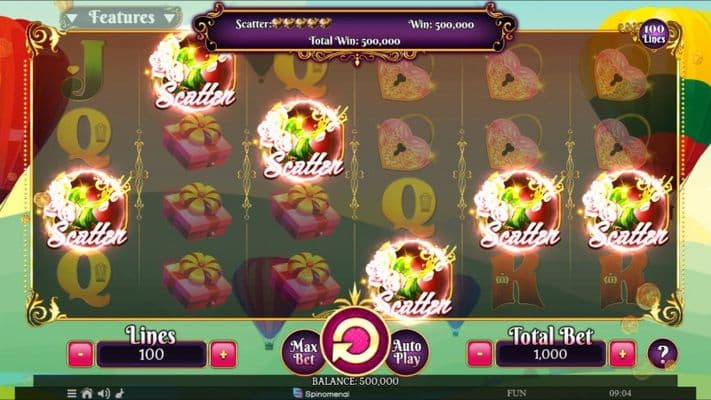This screenshot has width=711, height=400.
Task: Go to the home icon
Action: tap(87, 393)
